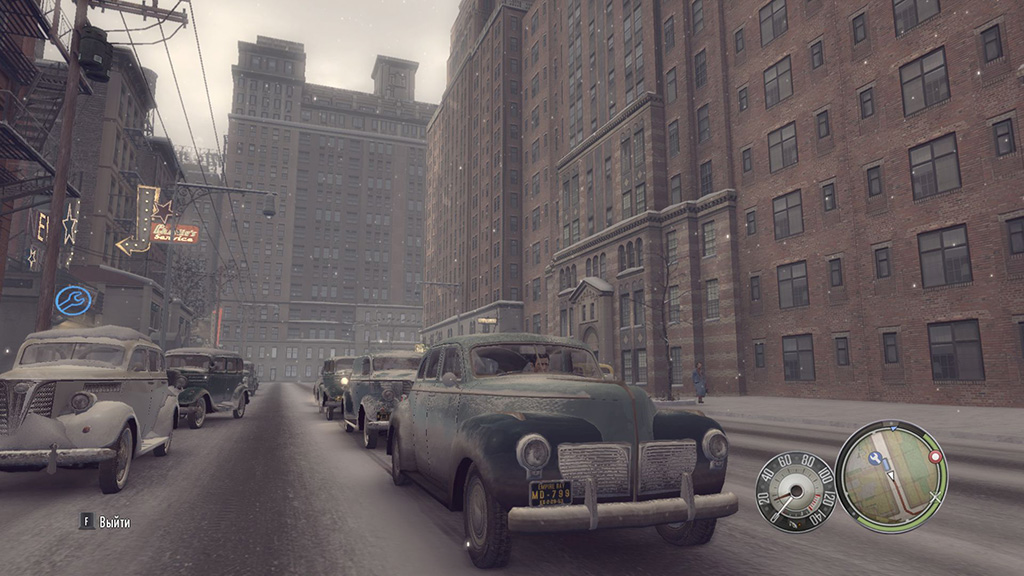The image size is (1024, 576).
Task: Select the blue wrench garage marker on minimap
Action: click(875, 458)
